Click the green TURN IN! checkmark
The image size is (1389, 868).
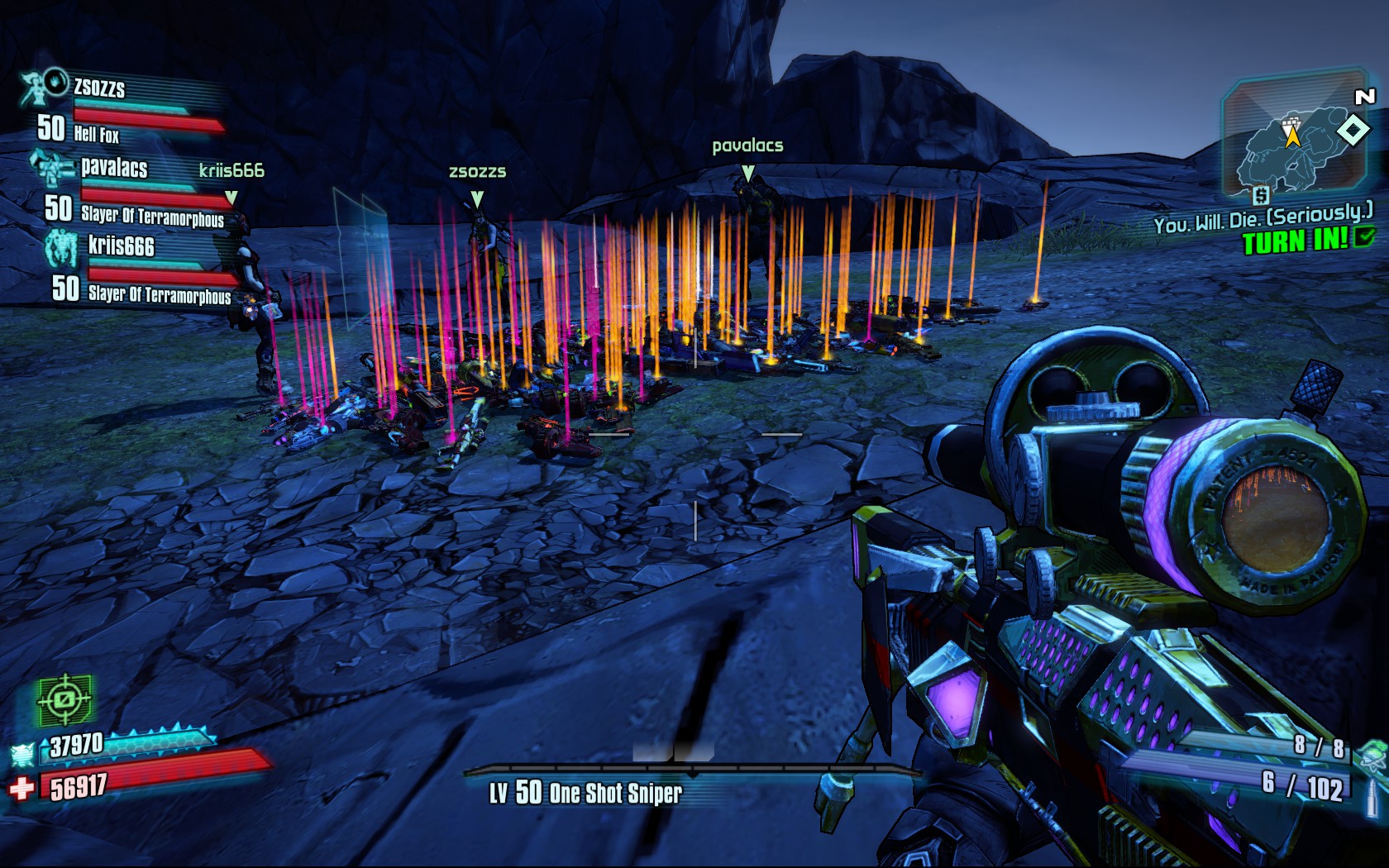[x=1364, y=239]
